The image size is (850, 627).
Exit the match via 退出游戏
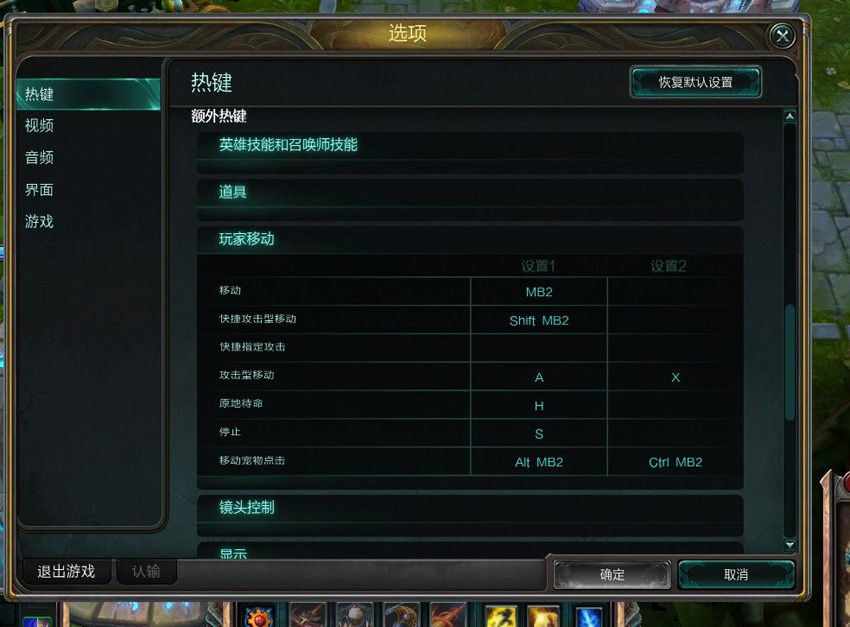click(66, 572)
